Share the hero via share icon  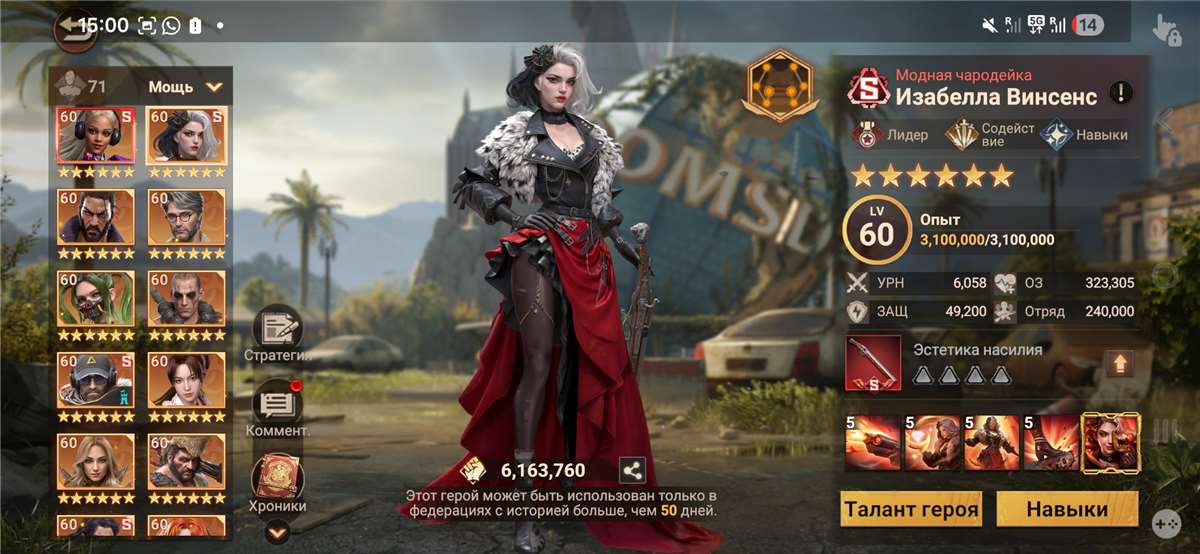(x=632, y=470)
